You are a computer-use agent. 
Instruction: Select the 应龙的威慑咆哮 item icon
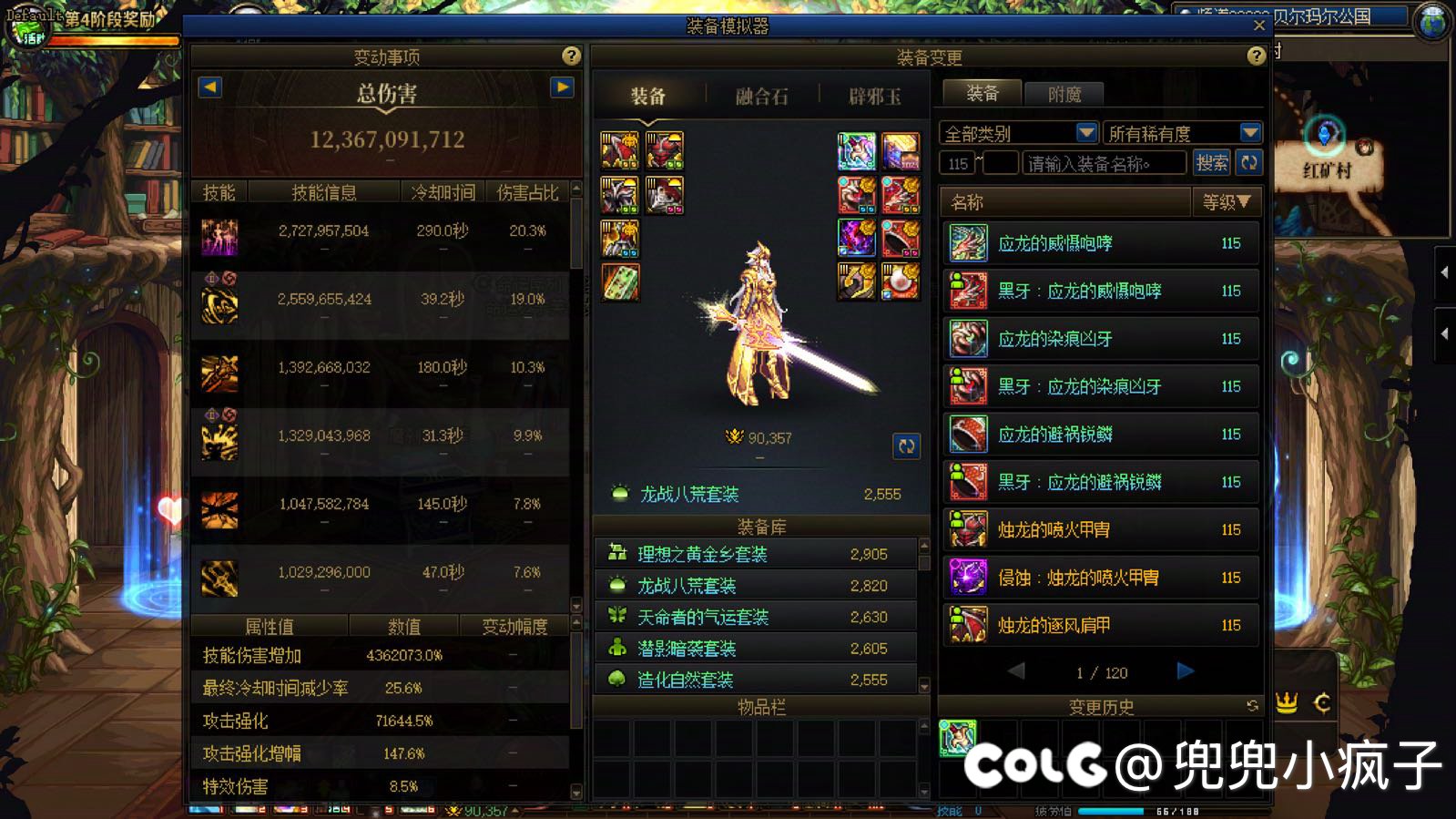pos(966,243)
